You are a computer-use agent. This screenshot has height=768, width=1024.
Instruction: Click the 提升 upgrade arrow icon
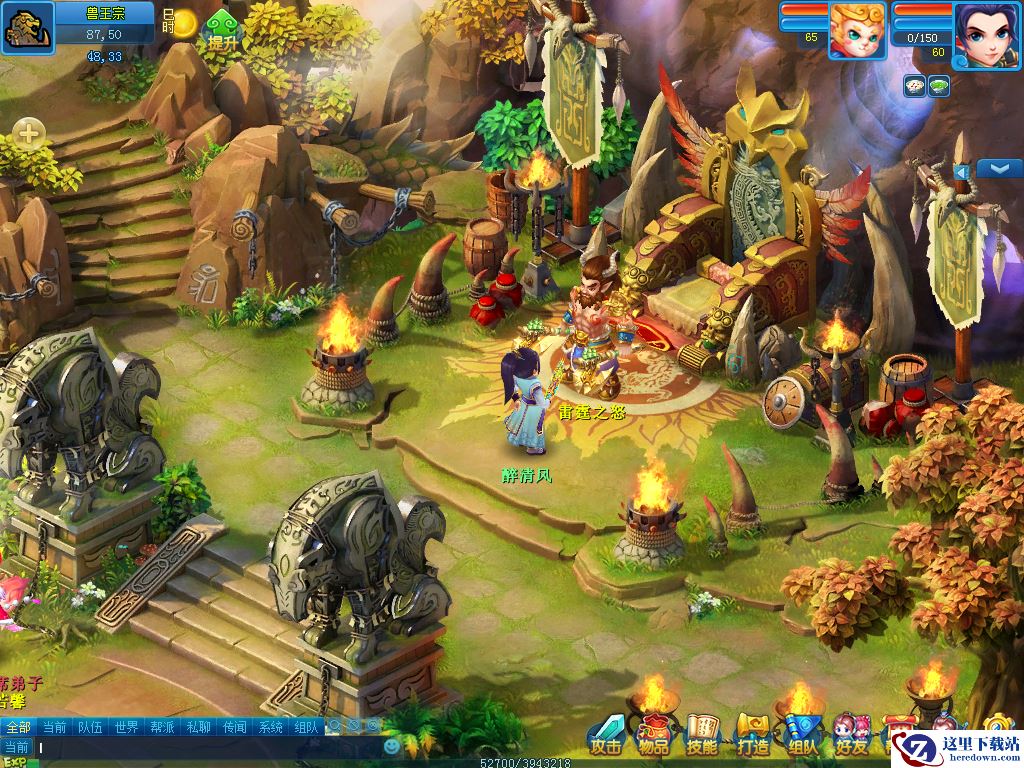click(x=222, y=30)
